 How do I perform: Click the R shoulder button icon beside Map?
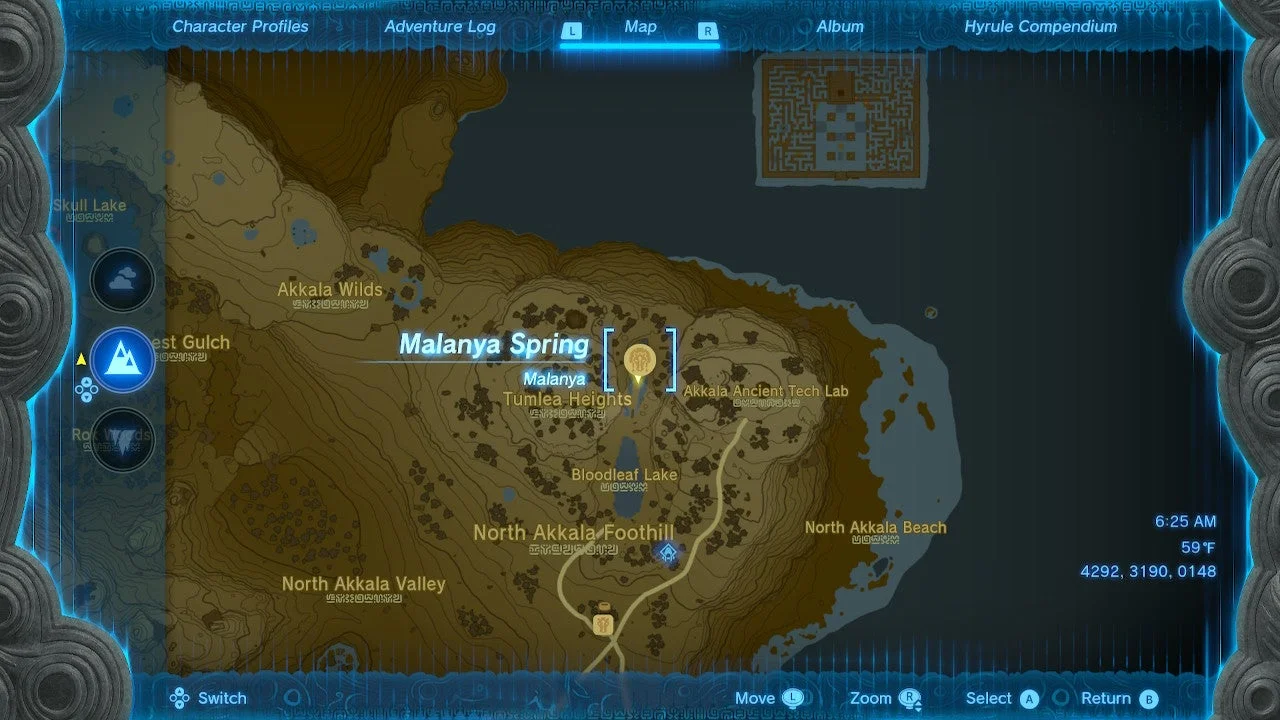click(x=707, y=31)
